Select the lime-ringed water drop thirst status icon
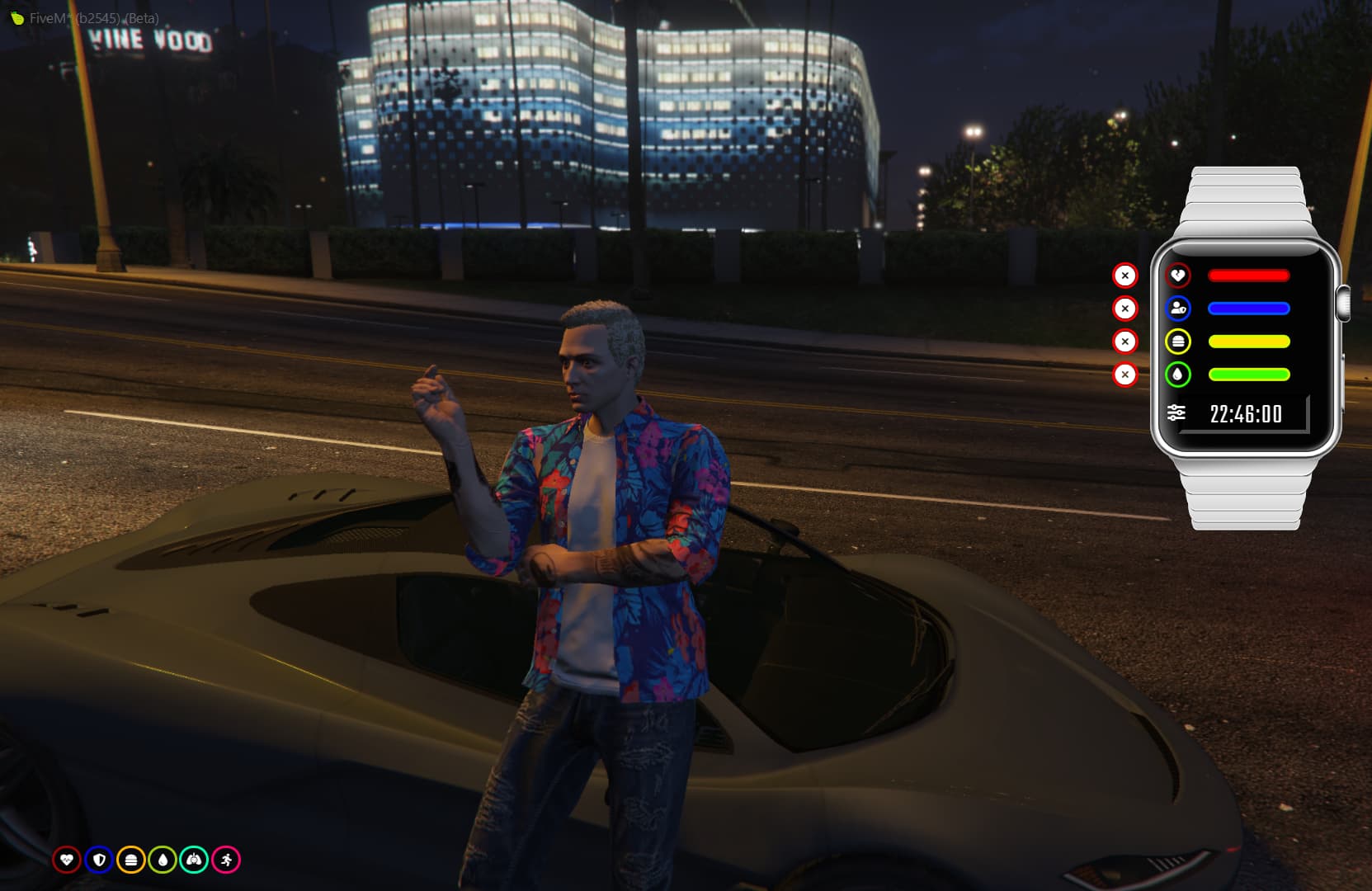Screen dimensions: 1372x891 [x=163, y=860]
